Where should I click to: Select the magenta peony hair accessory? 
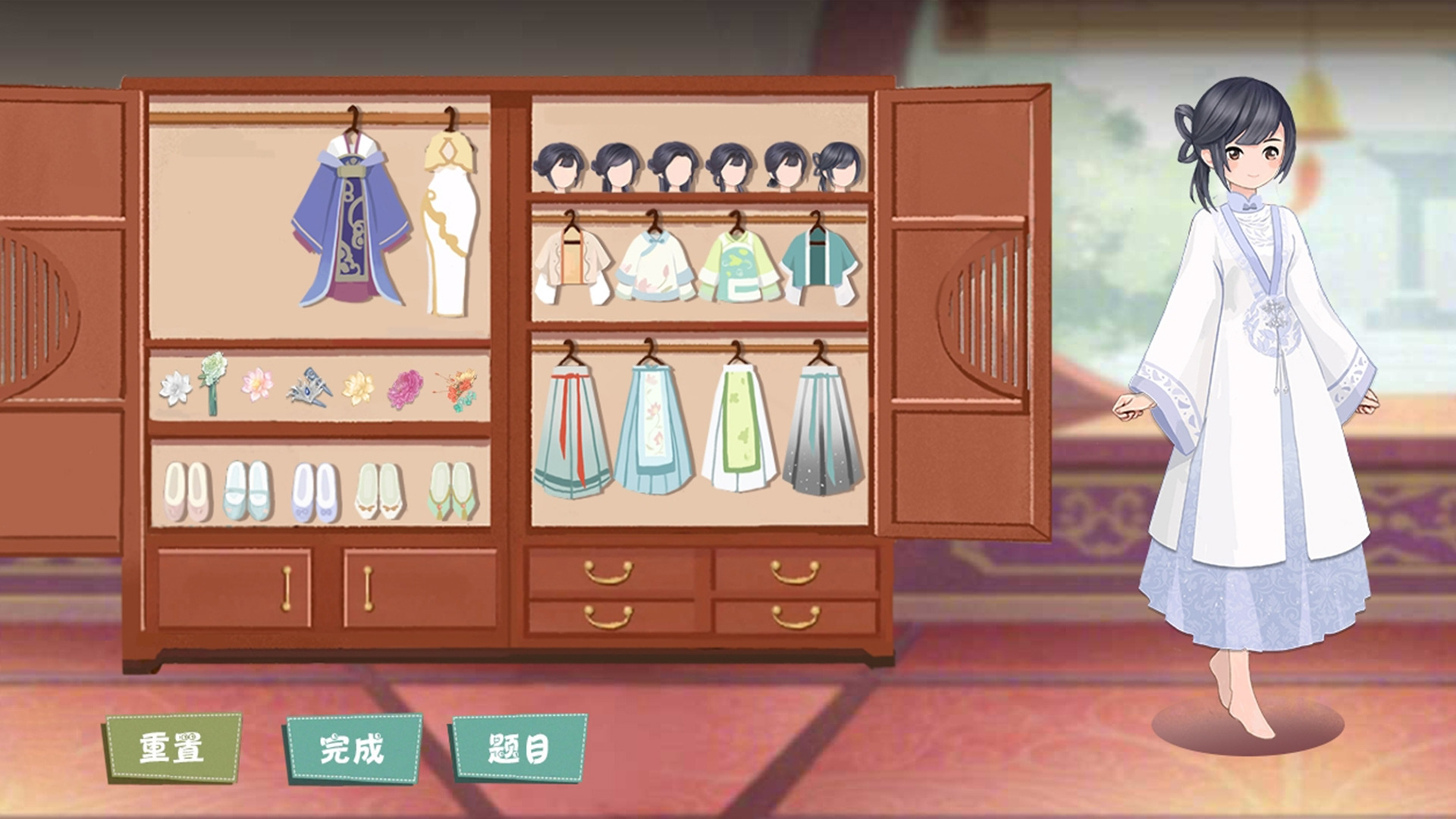point(406,389)
